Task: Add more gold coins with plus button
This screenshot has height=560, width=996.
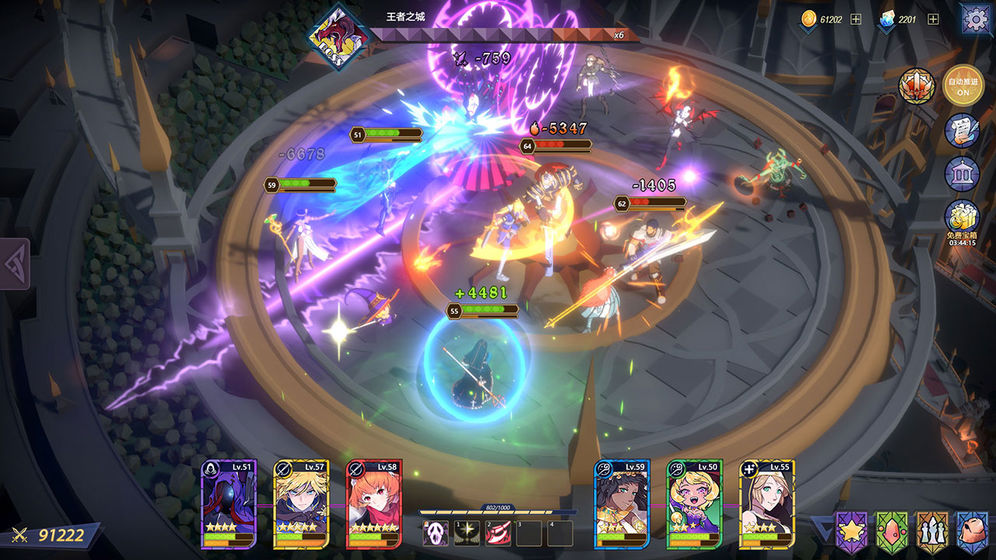Action: [855, 19]
